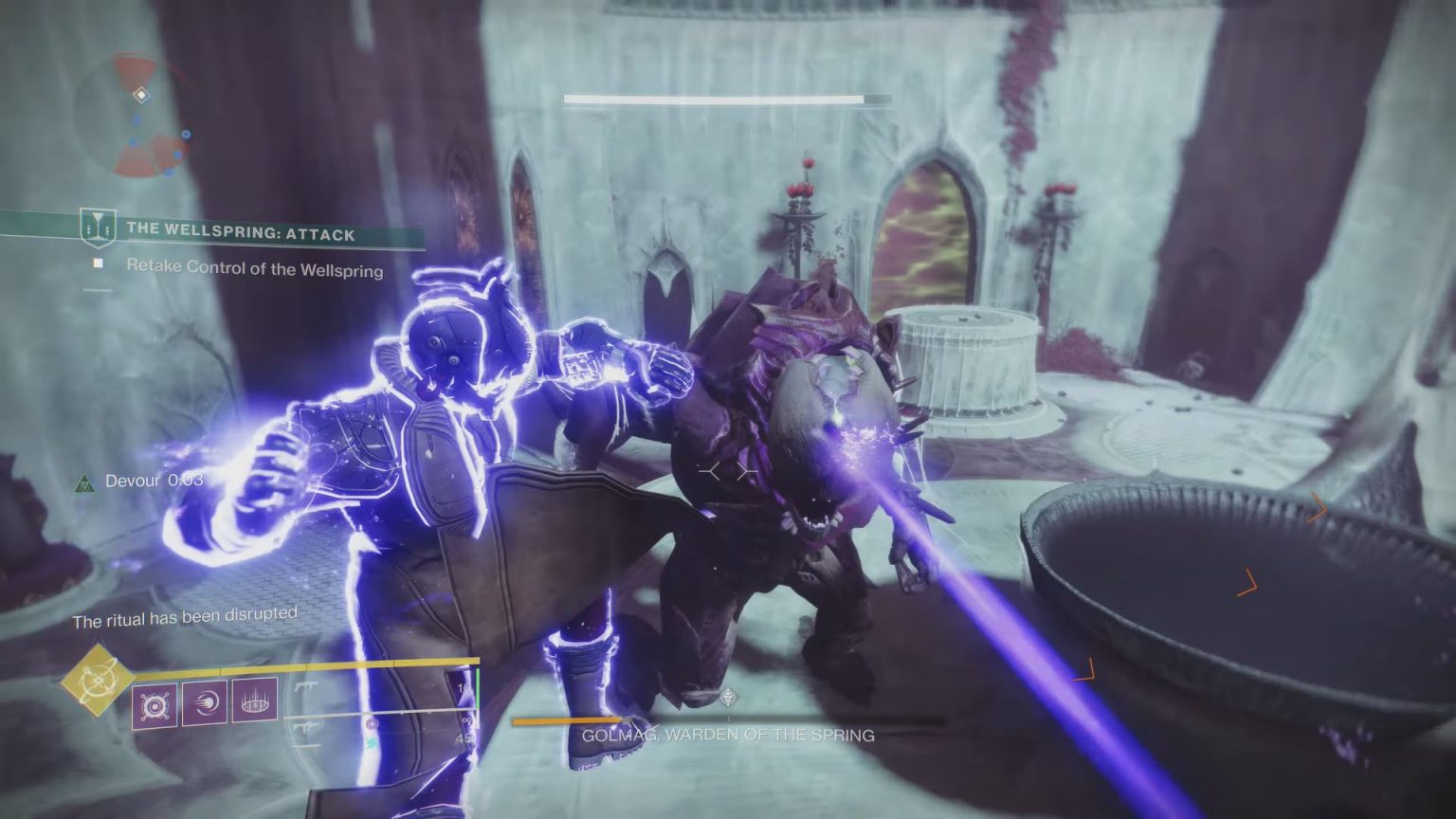Select the melee ability icon

[203, 703]
